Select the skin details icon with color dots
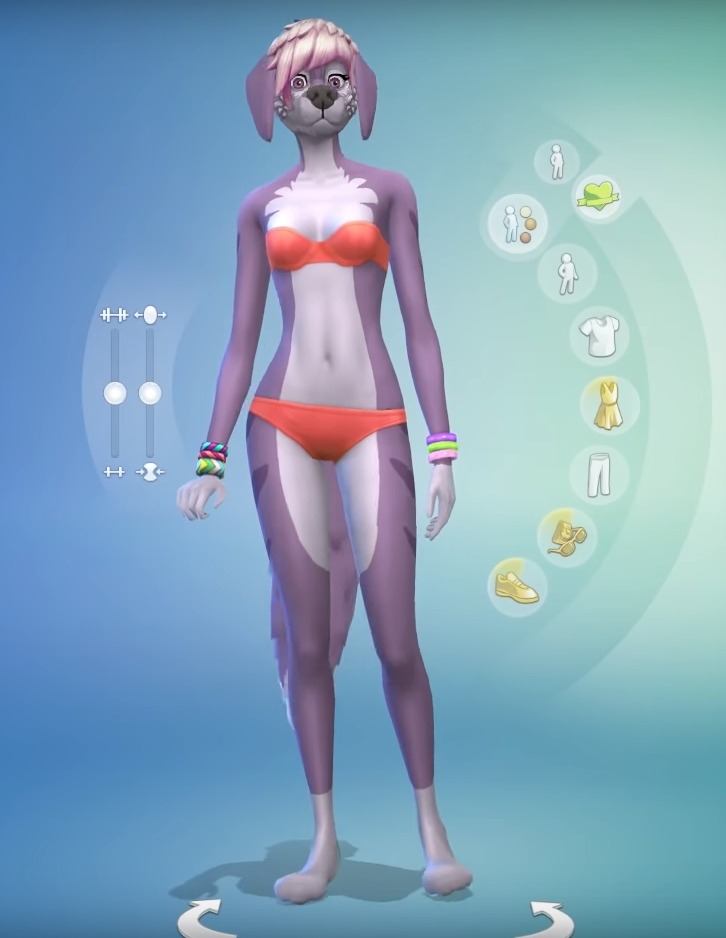726x938 pixels. point(518,223)
